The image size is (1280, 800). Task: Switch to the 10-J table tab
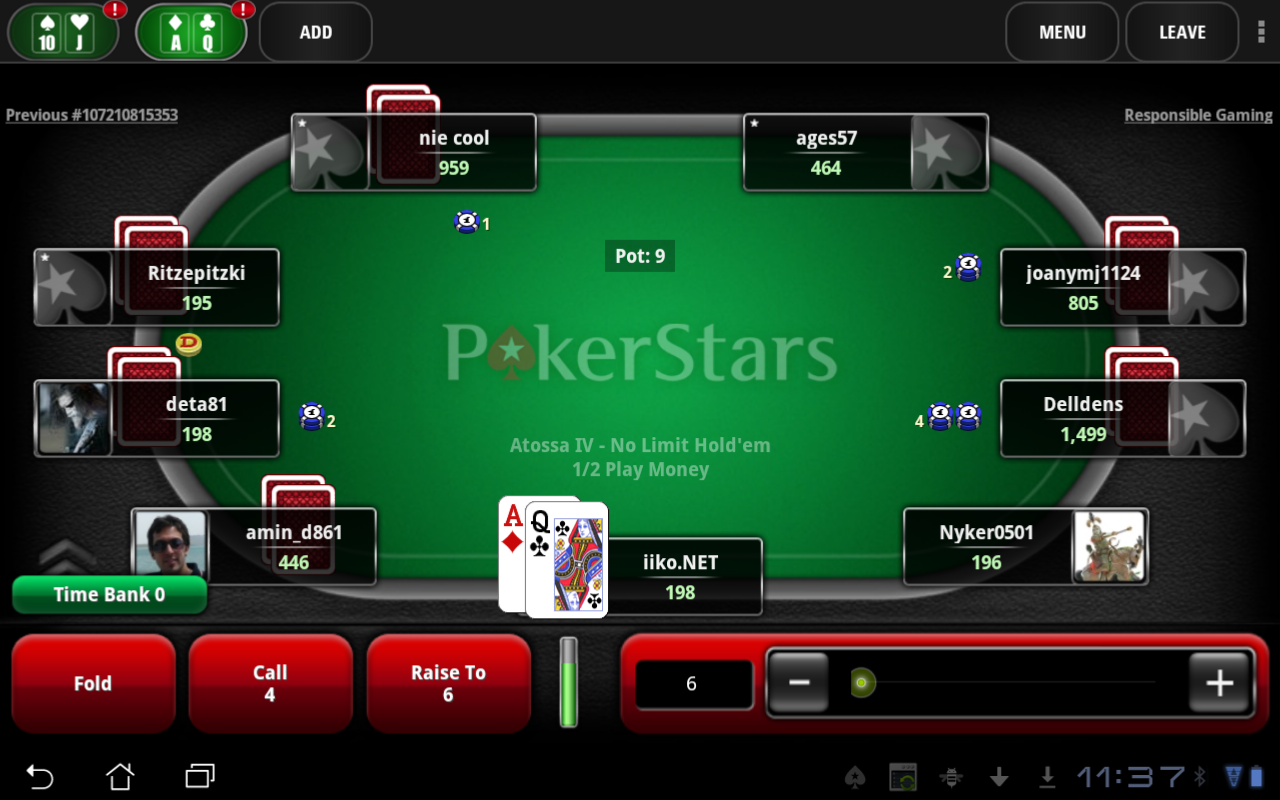pos(62,31)
